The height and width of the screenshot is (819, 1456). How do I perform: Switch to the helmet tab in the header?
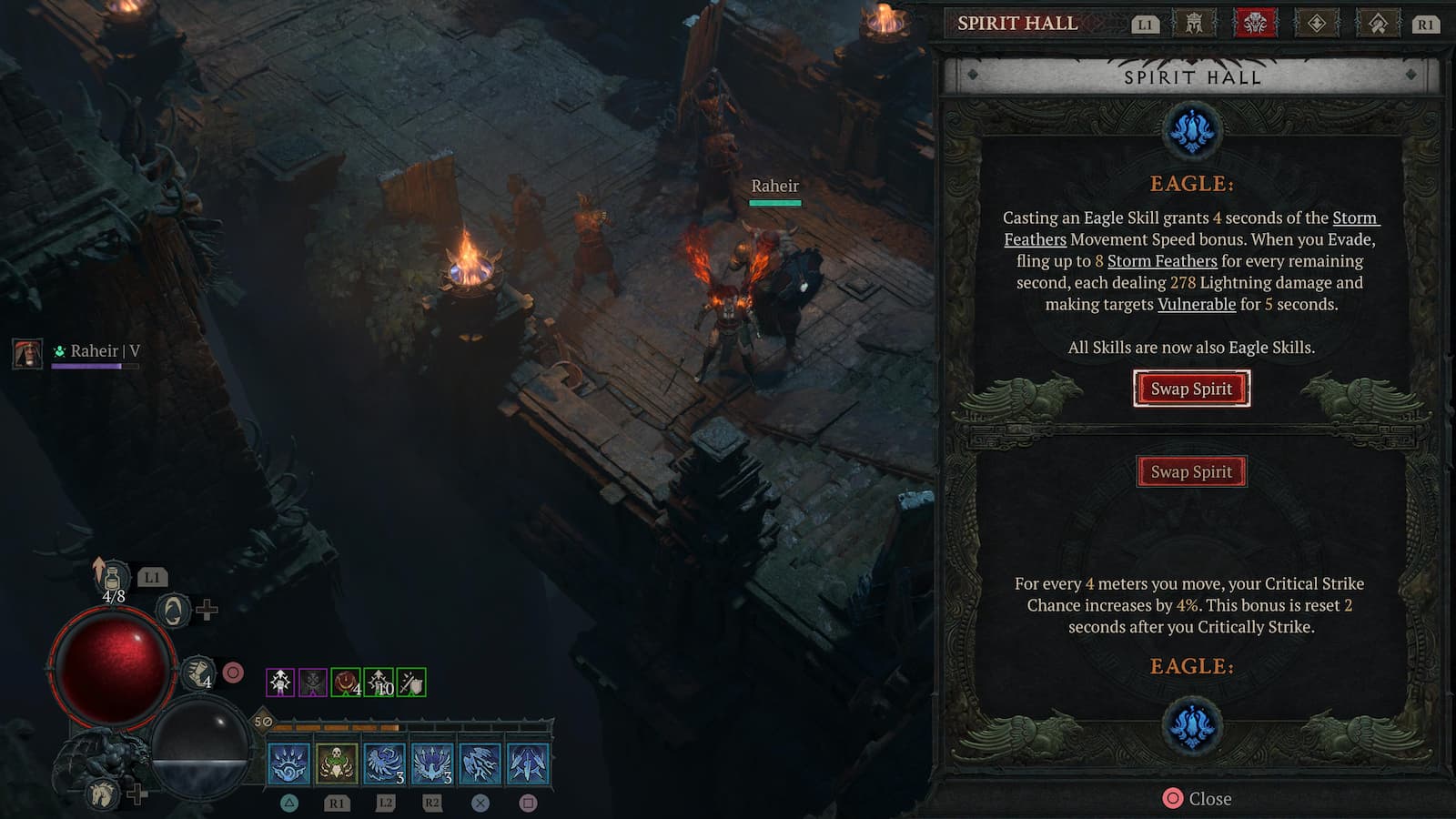click(x=1193, y=24)
